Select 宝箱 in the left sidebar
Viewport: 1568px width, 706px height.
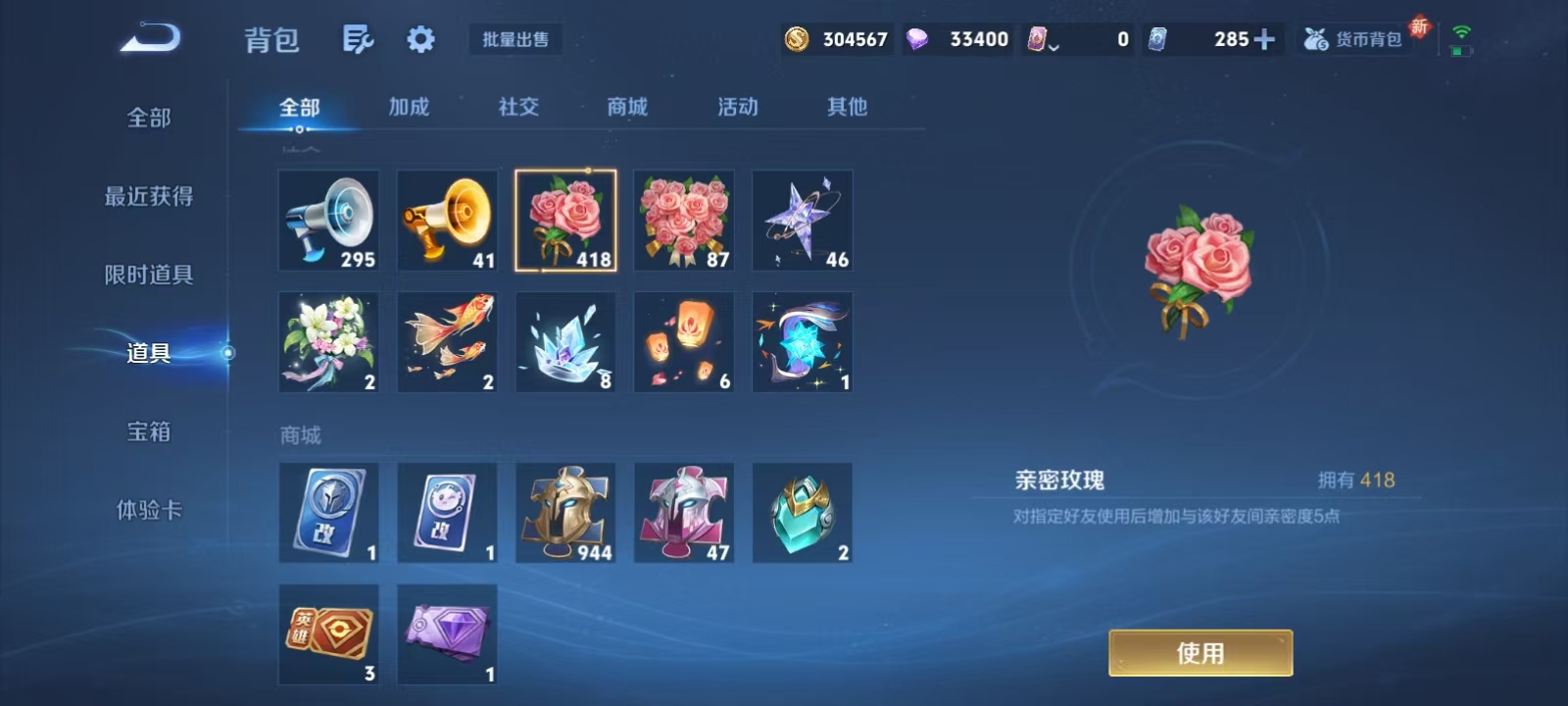click(x=145, y=431)
